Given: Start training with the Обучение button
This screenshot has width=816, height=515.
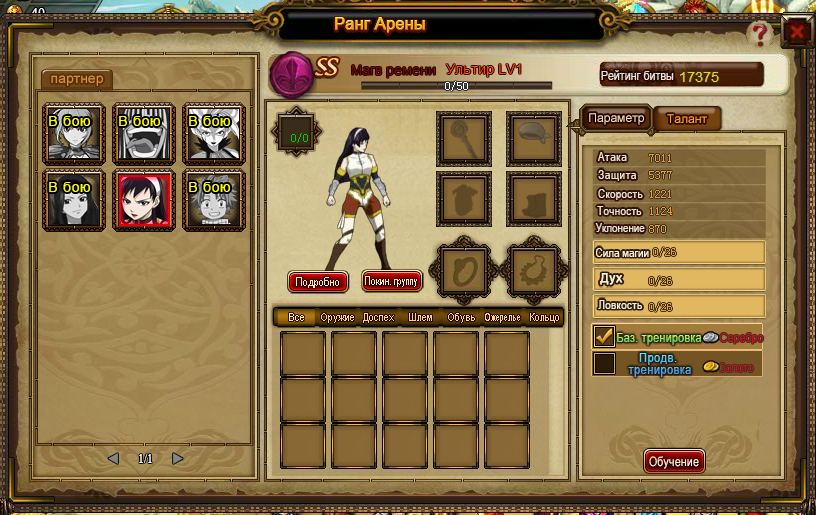Looking at the screenshot, I should click(x=674, y=462).
